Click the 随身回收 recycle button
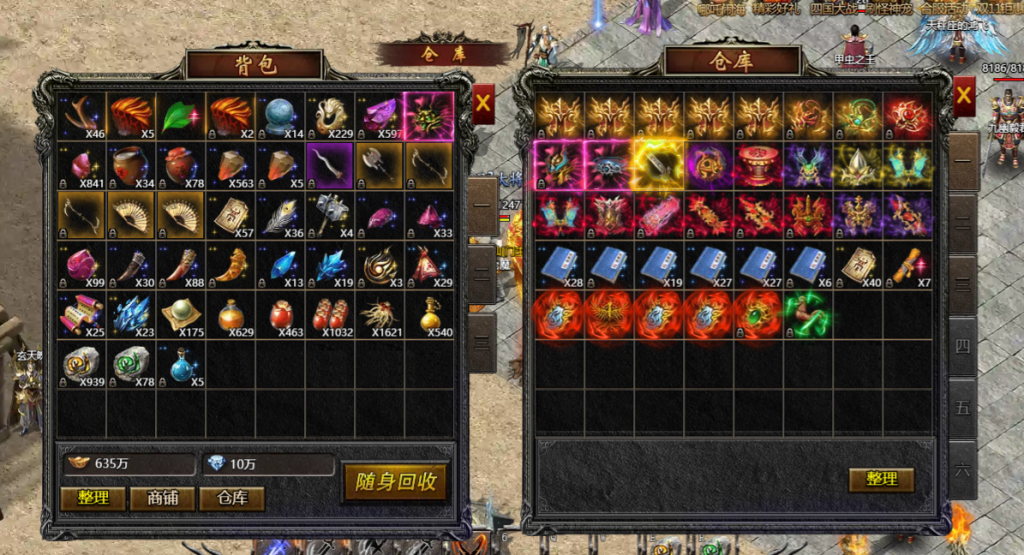The height and width of the screenshot is (555, 1024). click(x=395, y=481)
